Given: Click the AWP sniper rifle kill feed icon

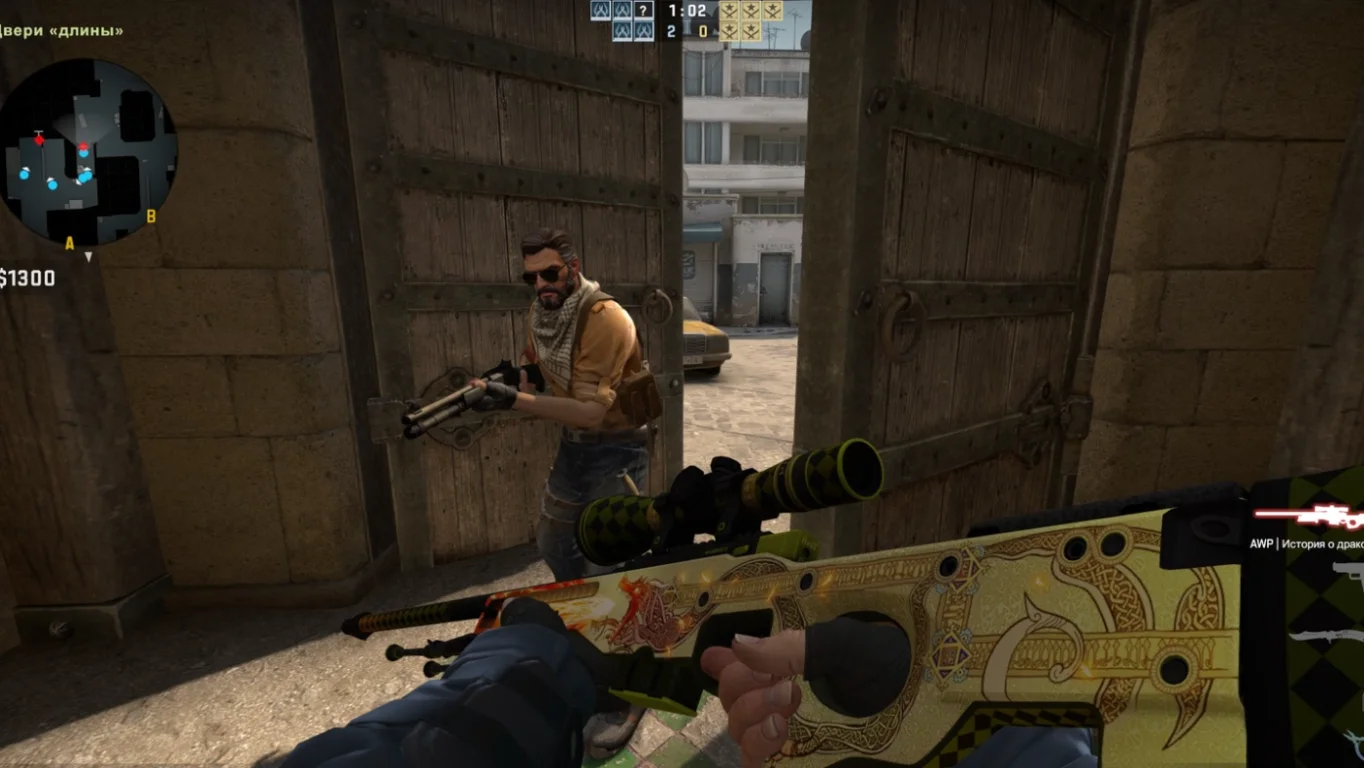Looking at the screenshot, I should tap(1310, 518).
